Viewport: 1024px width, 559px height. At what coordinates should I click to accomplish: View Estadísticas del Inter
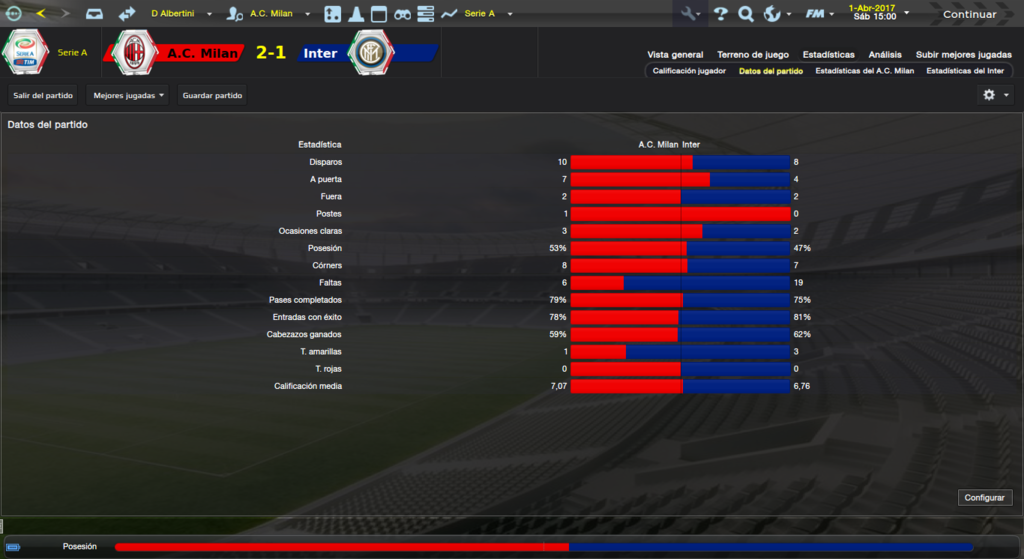pos(965,72)
